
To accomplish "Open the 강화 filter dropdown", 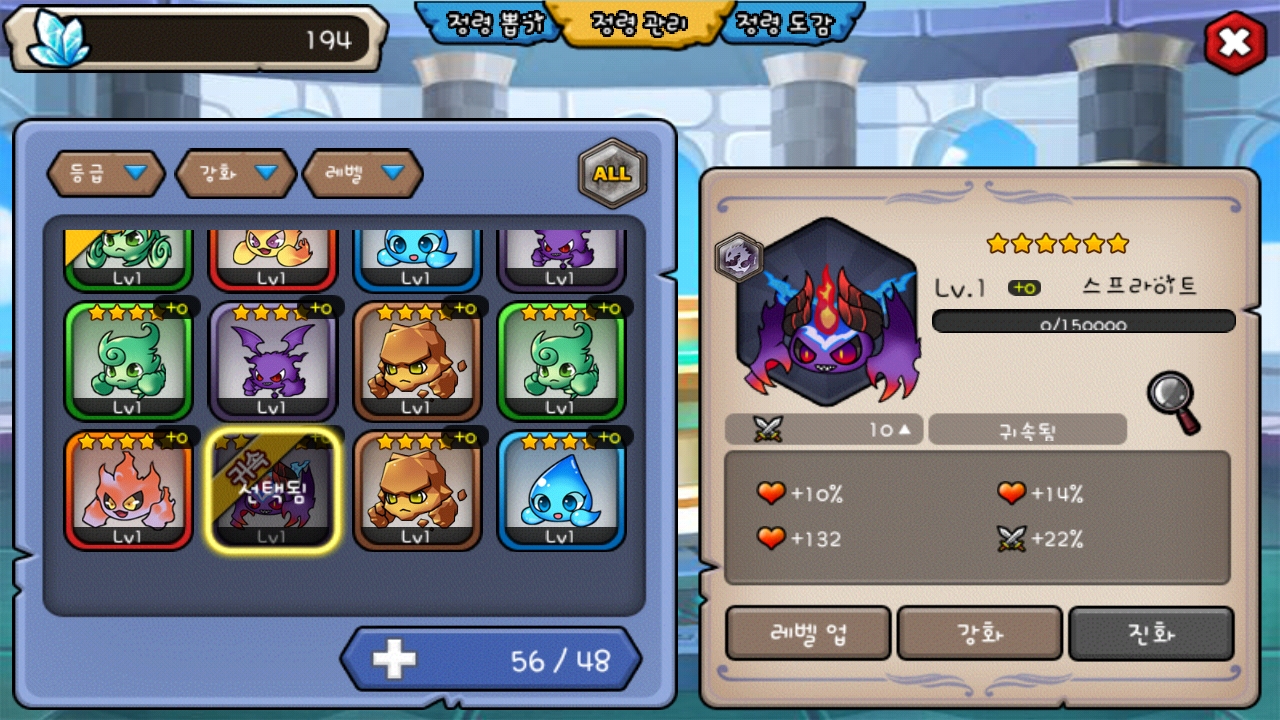I will [x=236, y=173].
